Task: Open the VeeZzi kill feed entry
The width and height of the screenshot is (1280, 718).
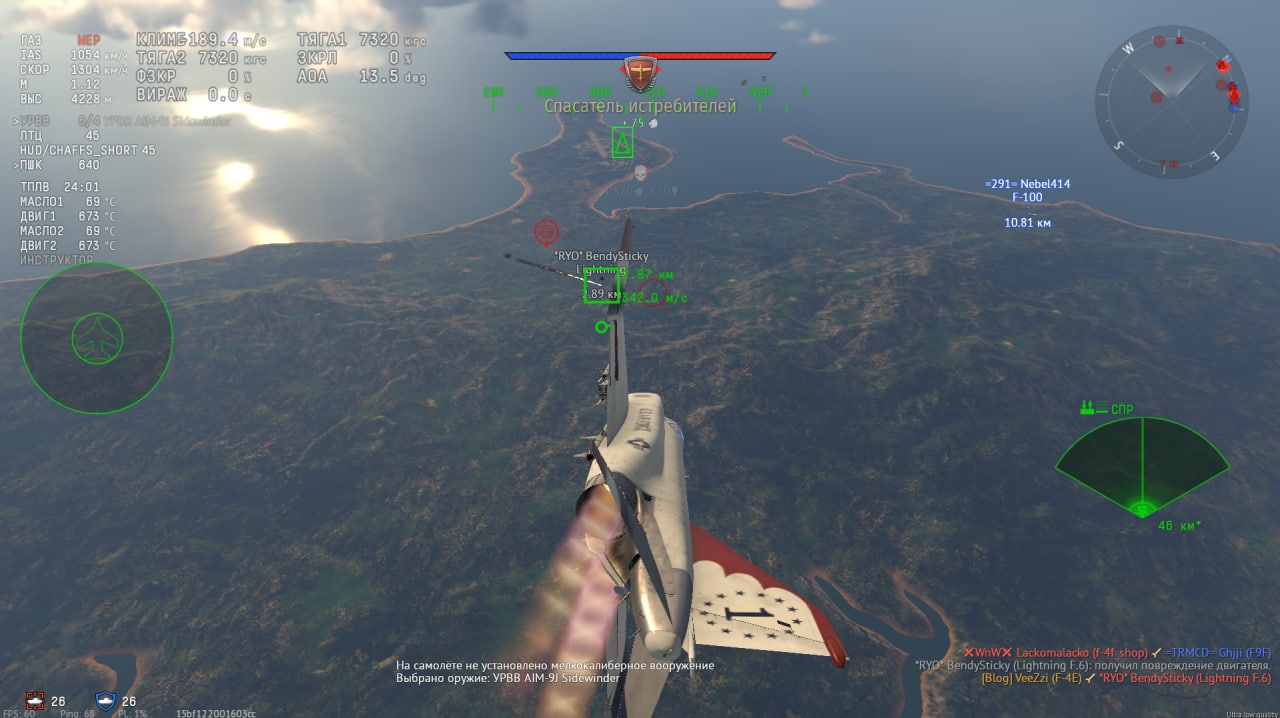Action: [1125, 678]
